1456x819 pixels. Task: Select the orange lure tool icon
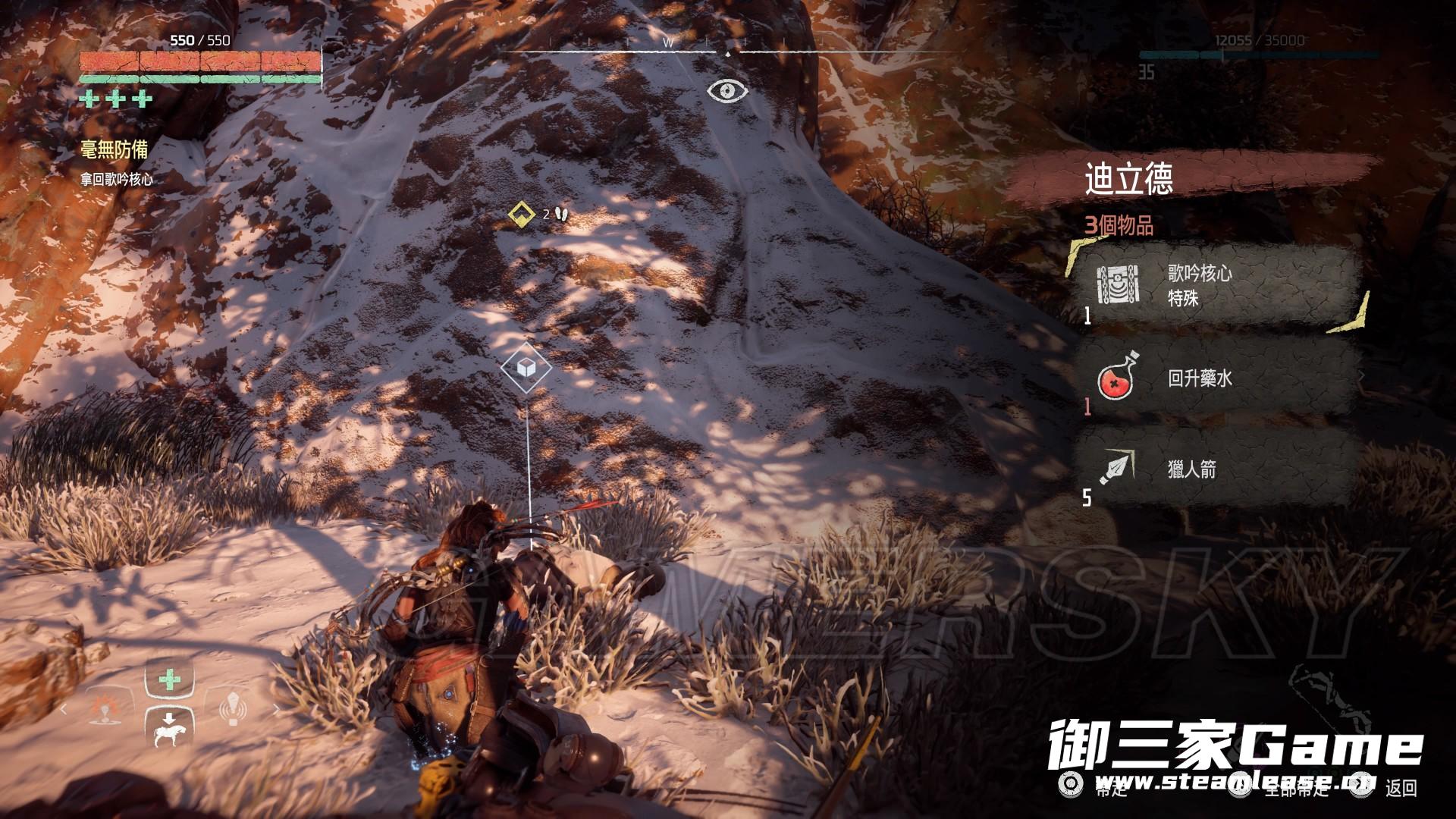104,710
